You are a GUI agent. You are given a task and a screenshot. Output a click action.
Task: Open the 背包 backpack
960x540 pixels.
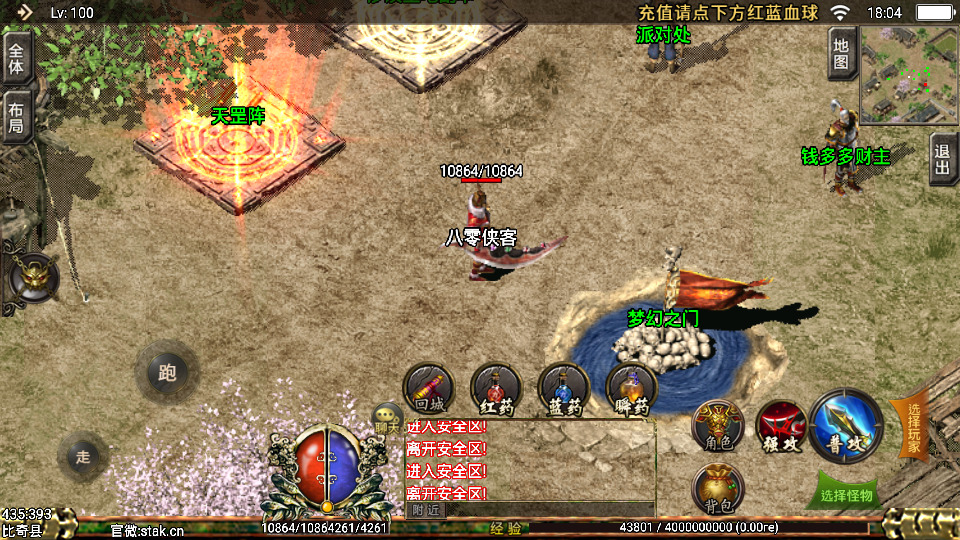pyautogui.click(x=718, y=489)
